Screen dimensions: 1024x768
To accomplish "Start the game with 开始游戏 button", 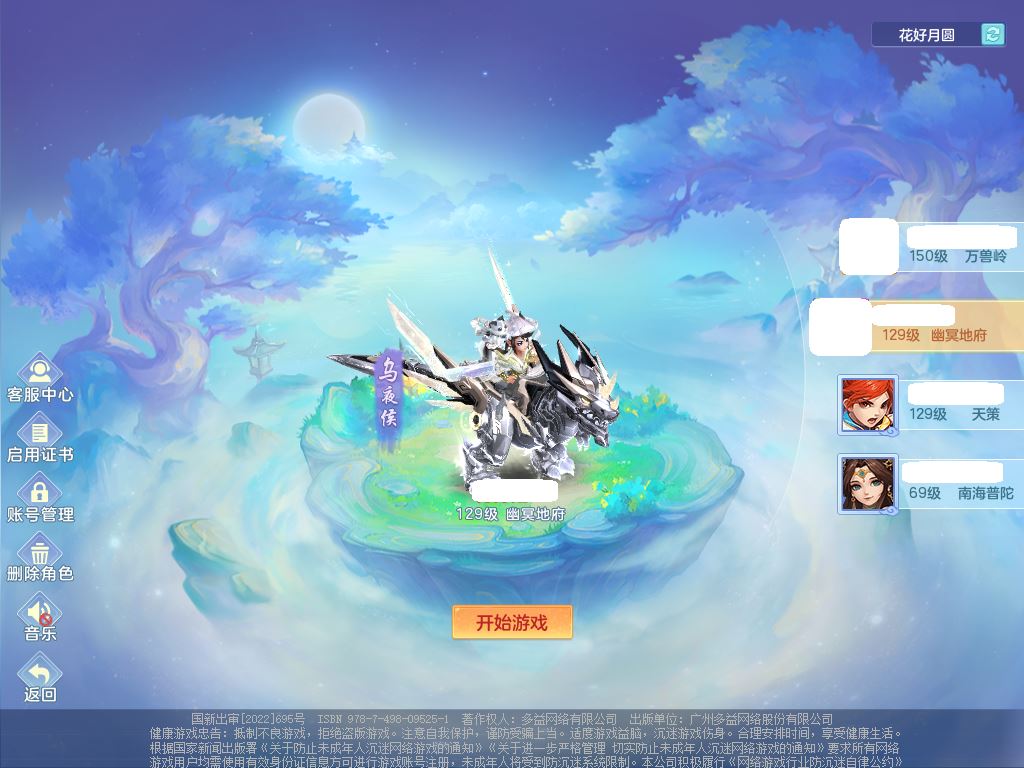I will coord(512,622).
